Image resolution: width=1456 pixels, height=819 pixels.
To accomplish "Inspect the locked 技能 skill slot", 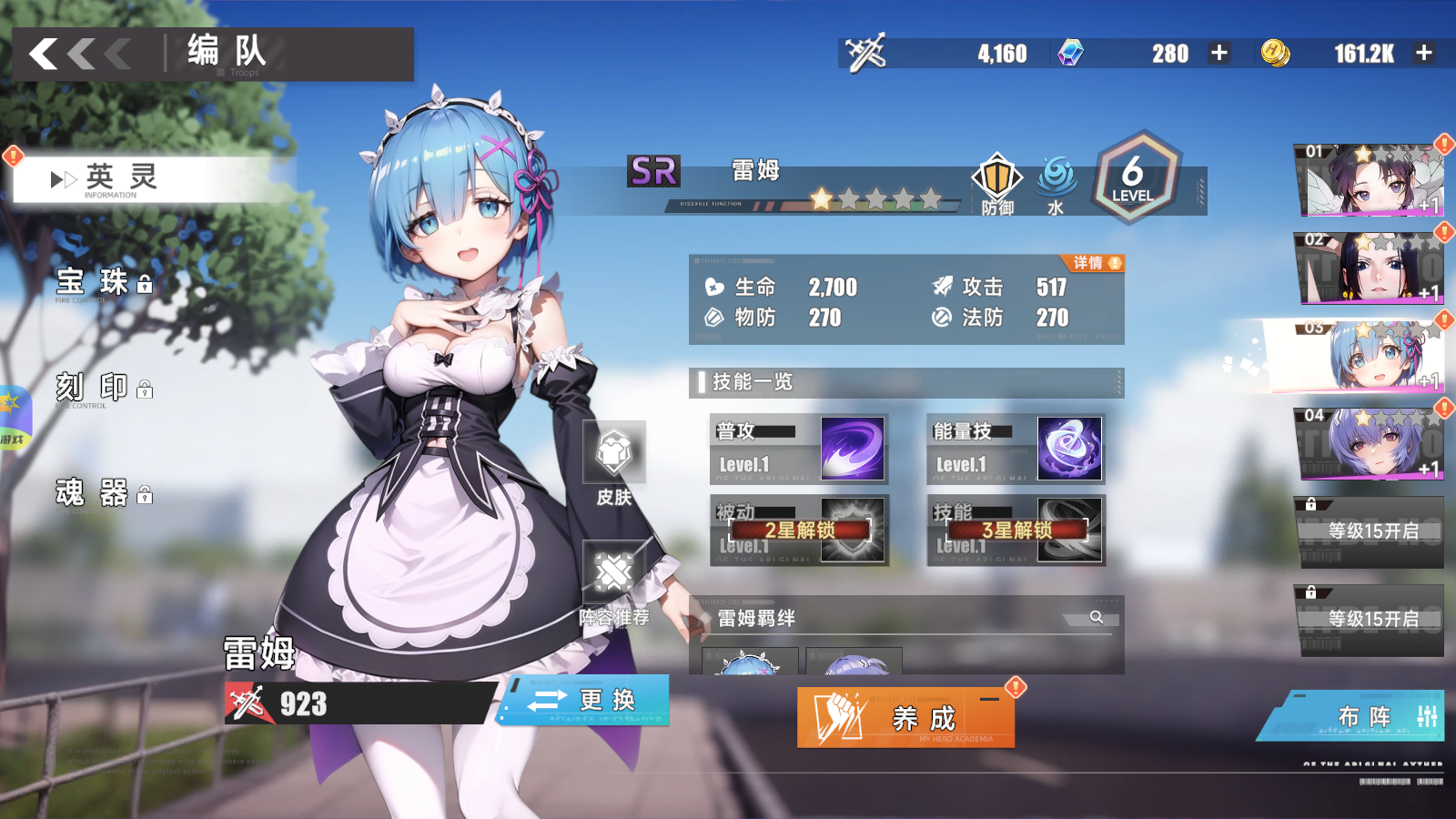I will (x=1016, y=530).
